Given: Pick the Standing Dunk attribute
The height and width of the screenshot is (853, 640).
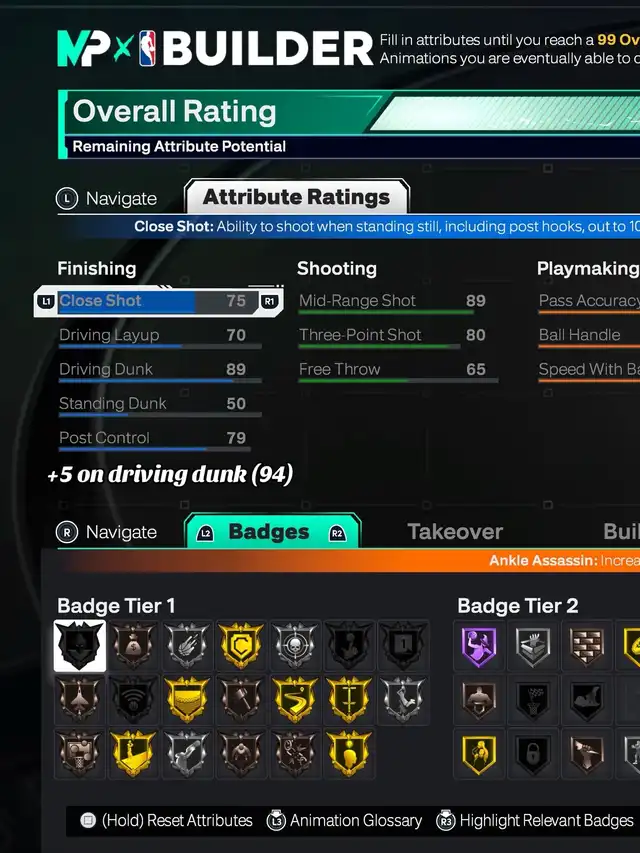Looking at the screenshot, I should (152, 404).
